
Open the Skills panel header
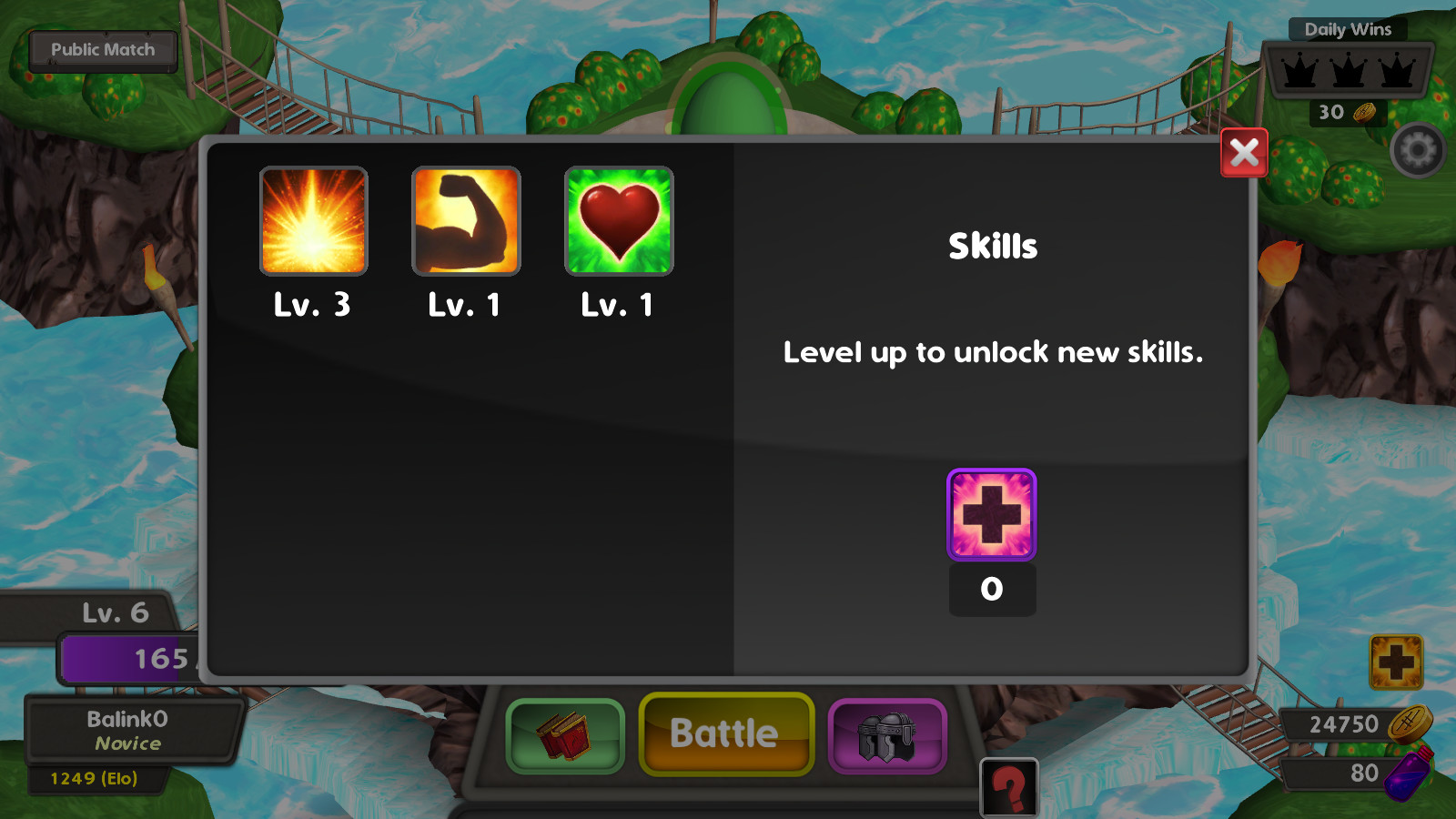(x=992, y=244)
